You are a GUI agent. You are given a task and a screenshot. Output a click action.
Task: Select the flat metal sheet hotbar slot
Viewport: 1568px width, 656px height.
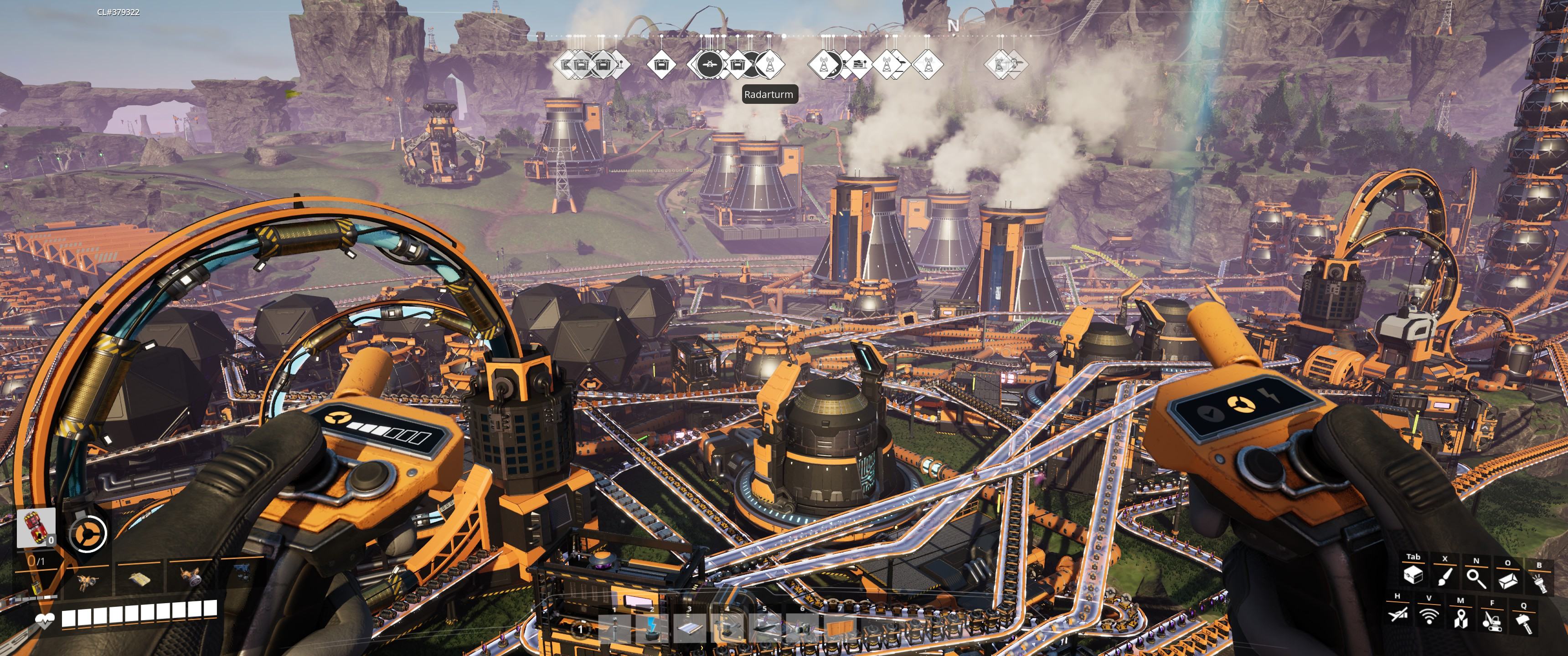pyautogui.click(x=690, y=629)
